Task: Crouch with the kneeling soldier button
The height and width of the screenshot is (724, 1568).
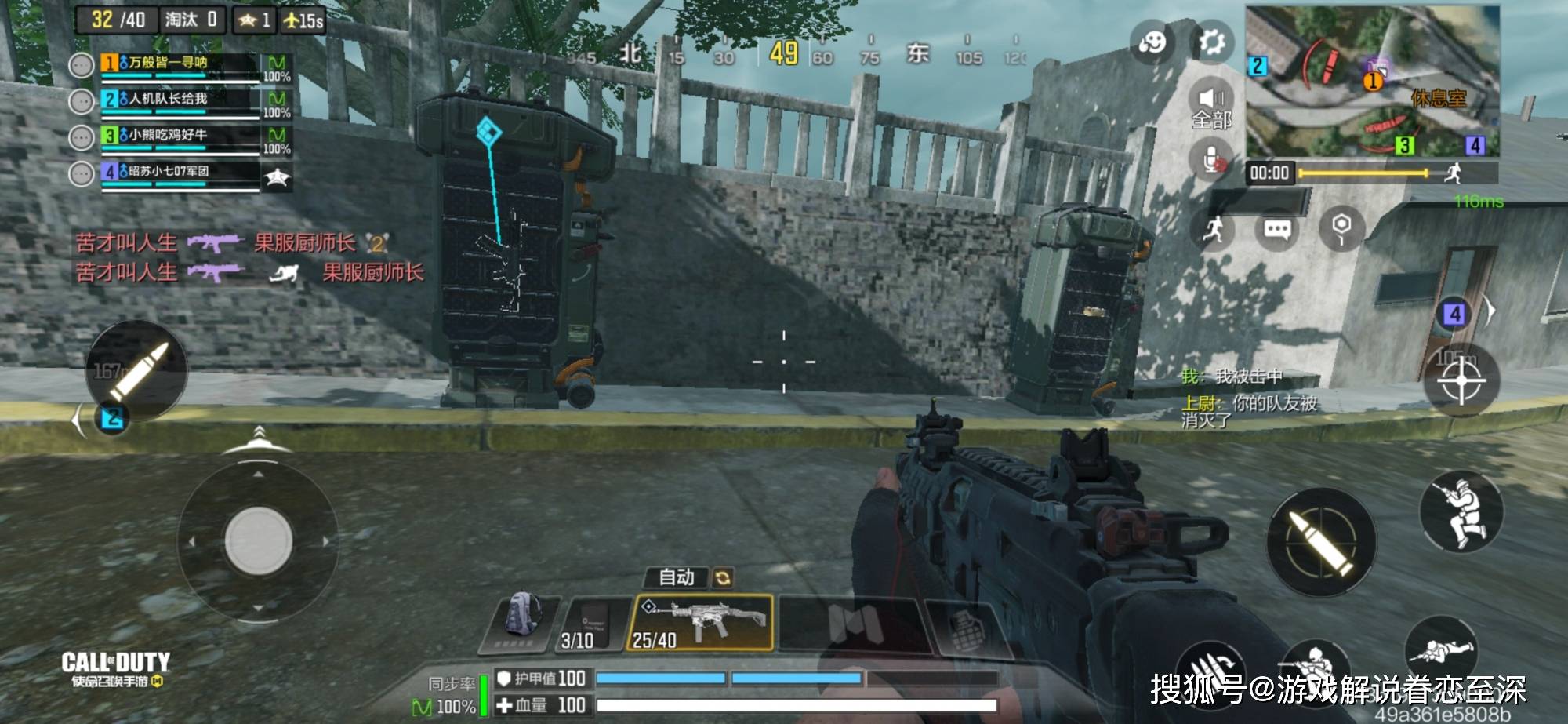Action: tap(1461, 513)
